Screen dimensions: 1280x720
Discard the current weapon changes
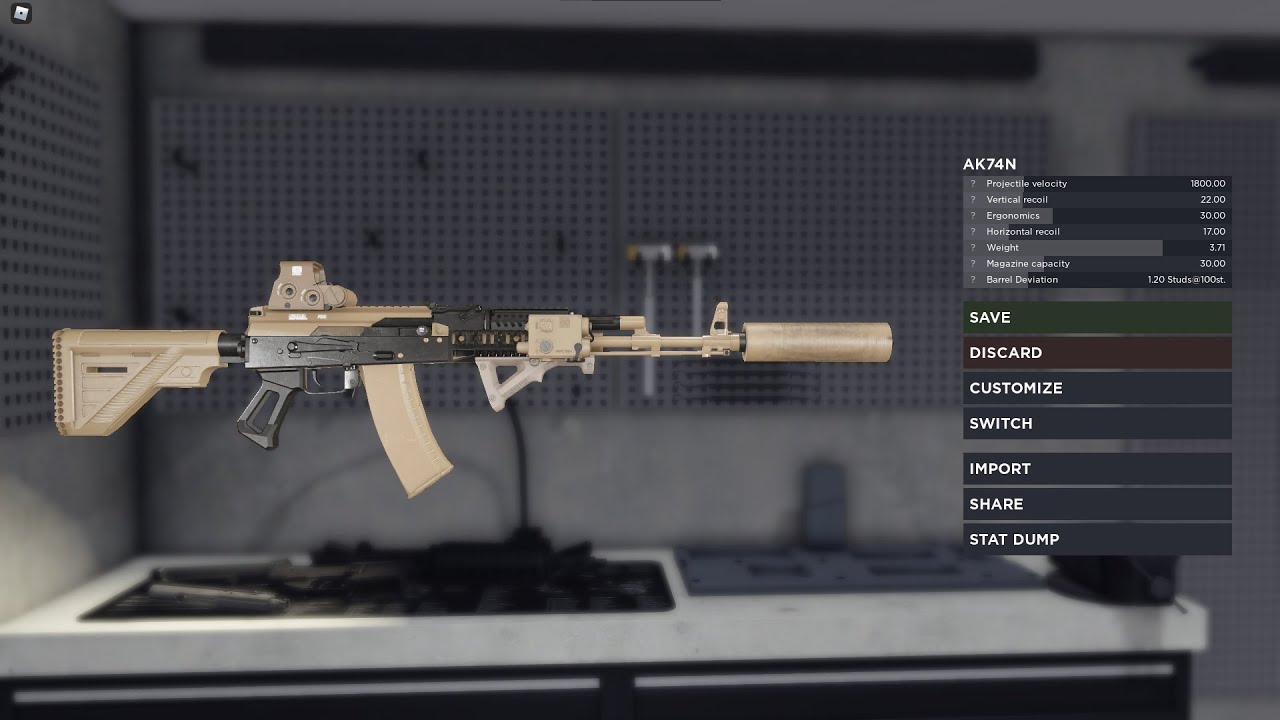pyautogui.click(x=1097, y=353)
